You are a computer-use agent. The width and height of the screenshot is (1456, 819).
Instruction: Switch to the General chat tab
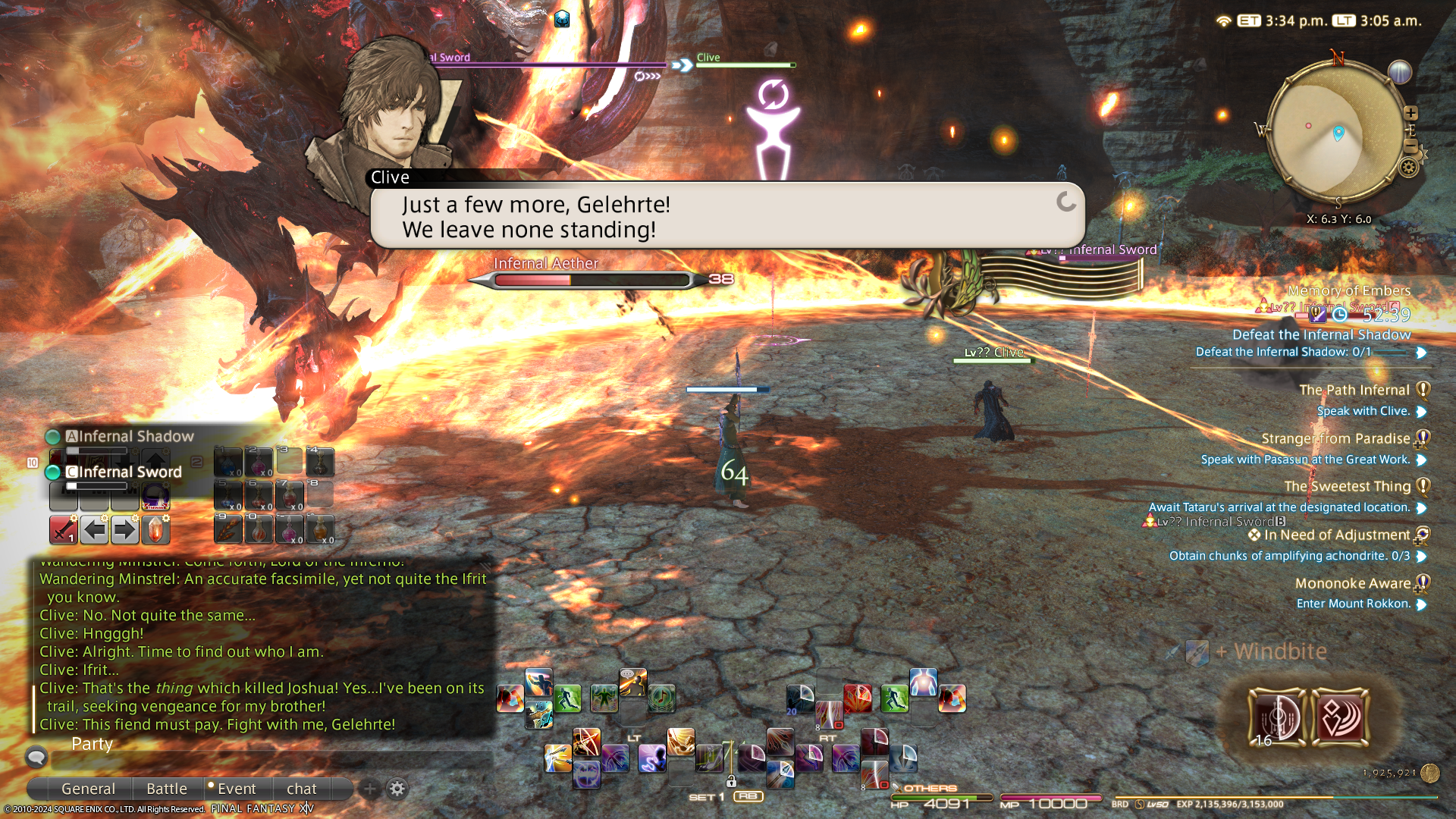(88, 789)
